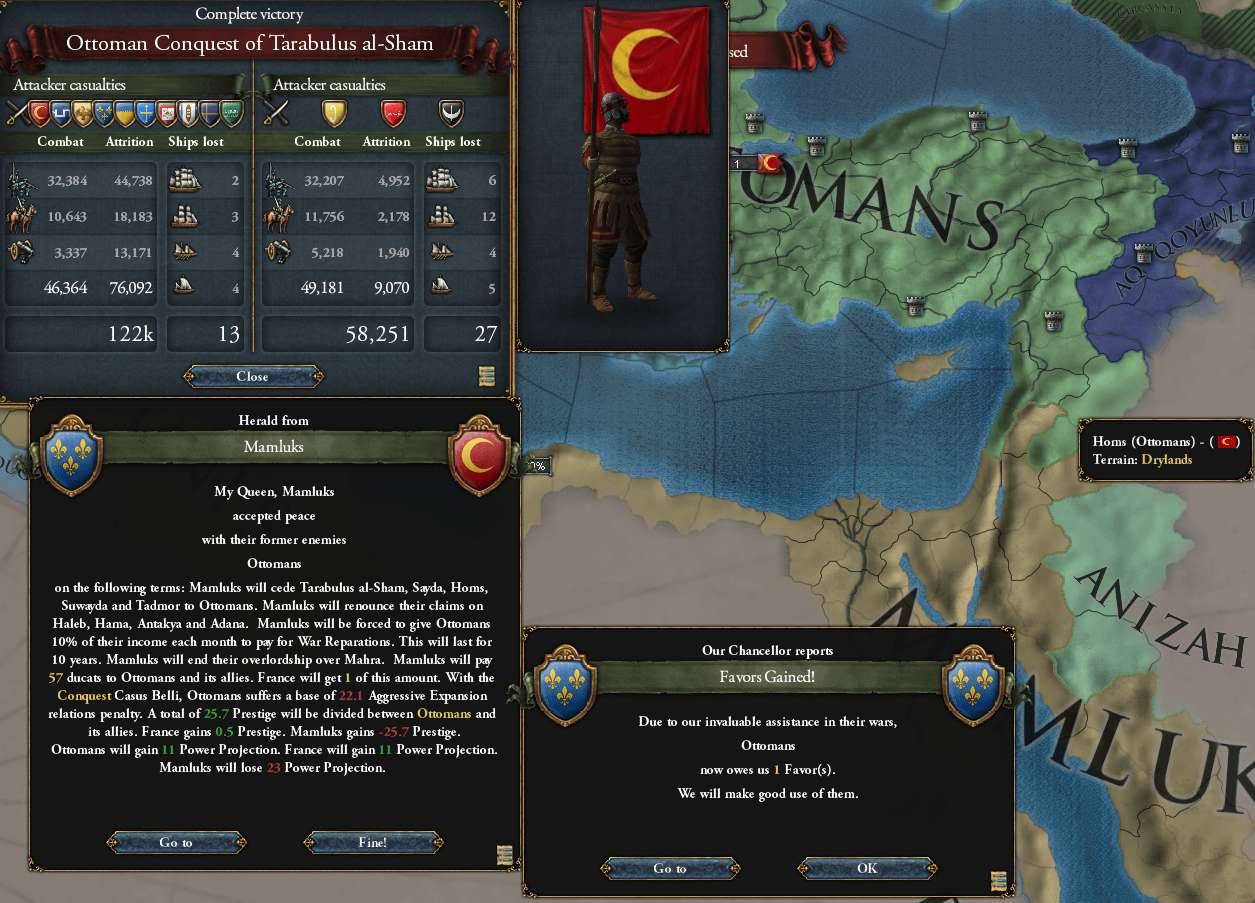The image size is (1255, 903).
Task: Click 'Fine!' on the Mamluks herald message
Action: tap(372, 842)
